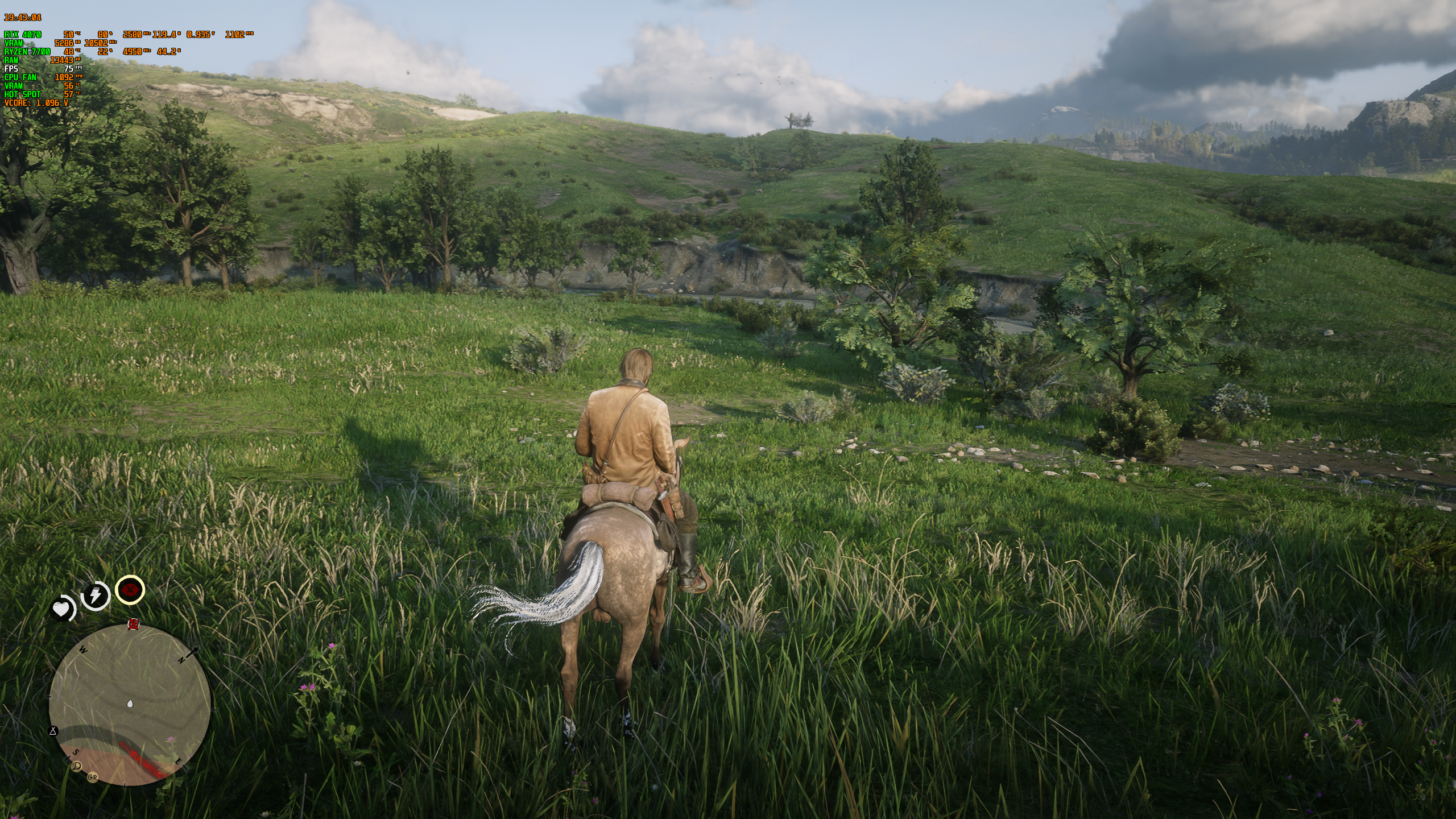The height and width of the screenshot is (819, 1456).
Task: Click the white player marker on minimap
Action: (130, 704)
